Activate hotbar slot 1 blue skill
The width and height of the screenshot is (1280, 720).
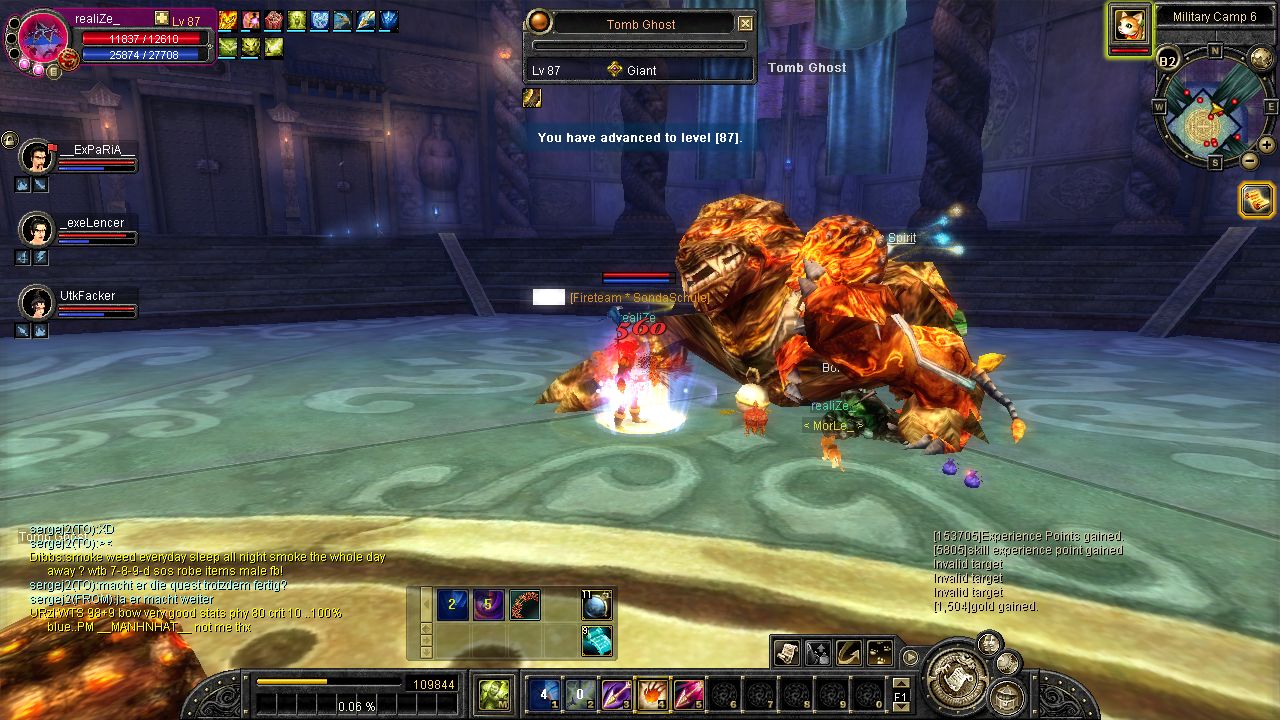click(x=543, y=694)
